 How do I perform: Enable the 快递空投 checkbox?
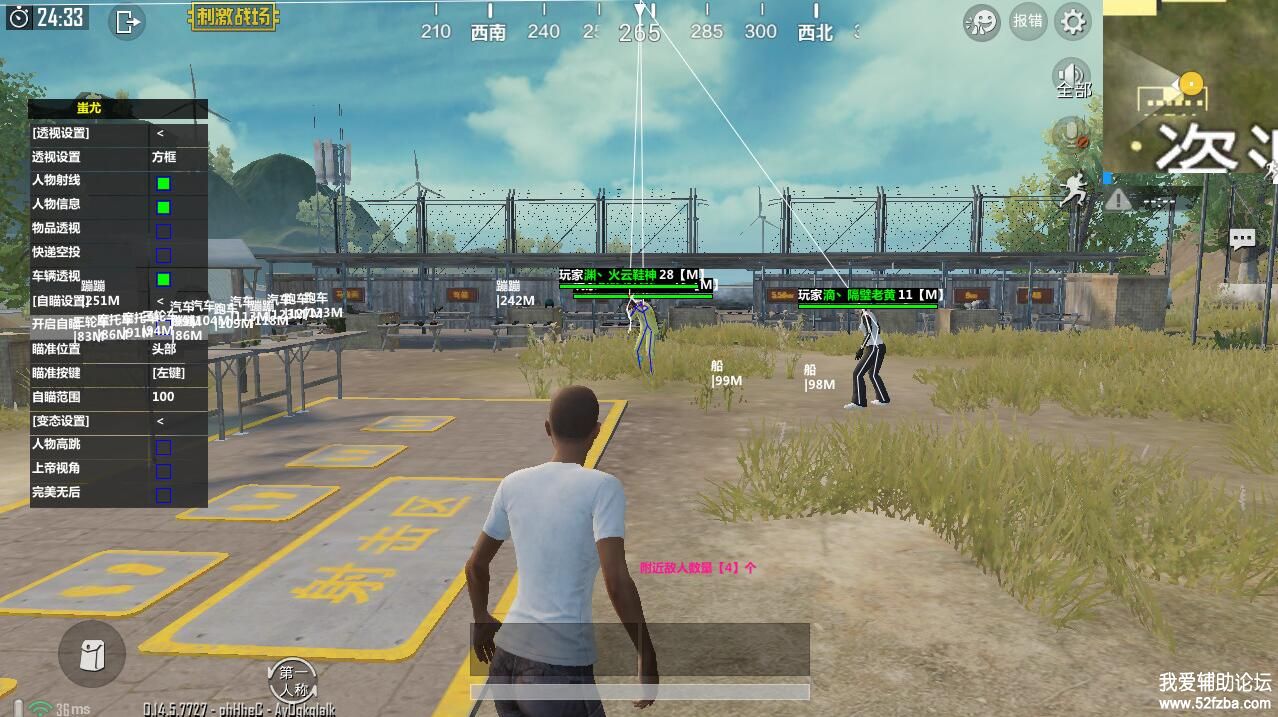pyautogui.click(x=163, y=255)
